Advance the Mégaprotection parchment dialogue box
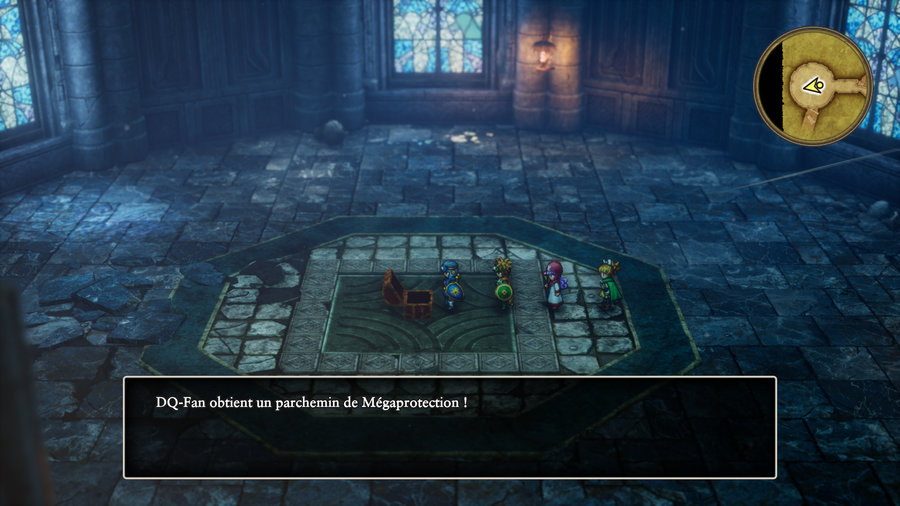900x506 pixels. [449, 427]
